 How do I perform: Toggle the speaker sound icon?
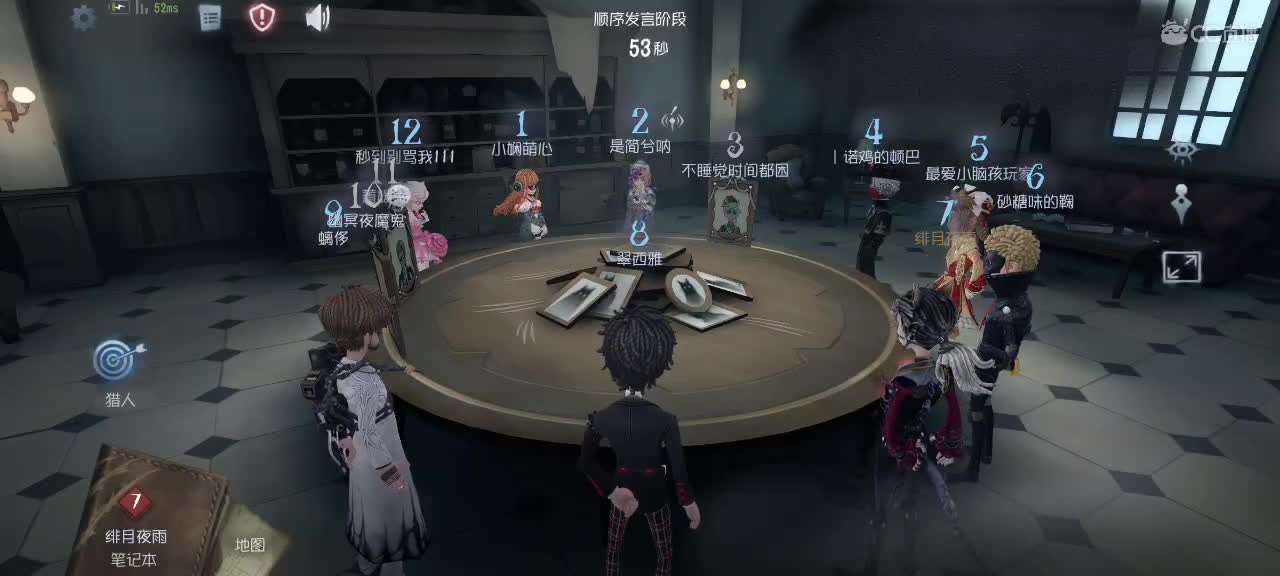point(317,17)
